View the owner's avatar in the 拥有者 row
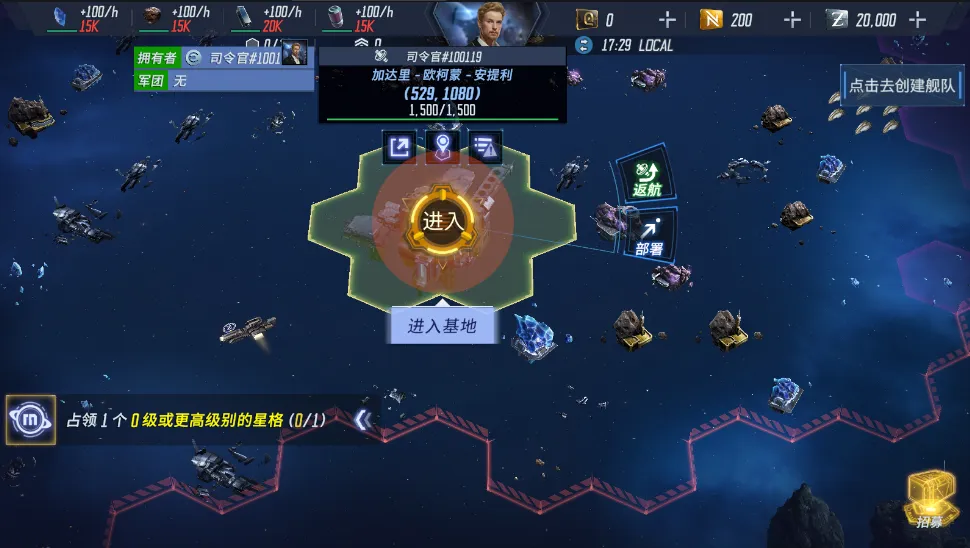Screen dimensions: 970x548 (x=294, y=56)
